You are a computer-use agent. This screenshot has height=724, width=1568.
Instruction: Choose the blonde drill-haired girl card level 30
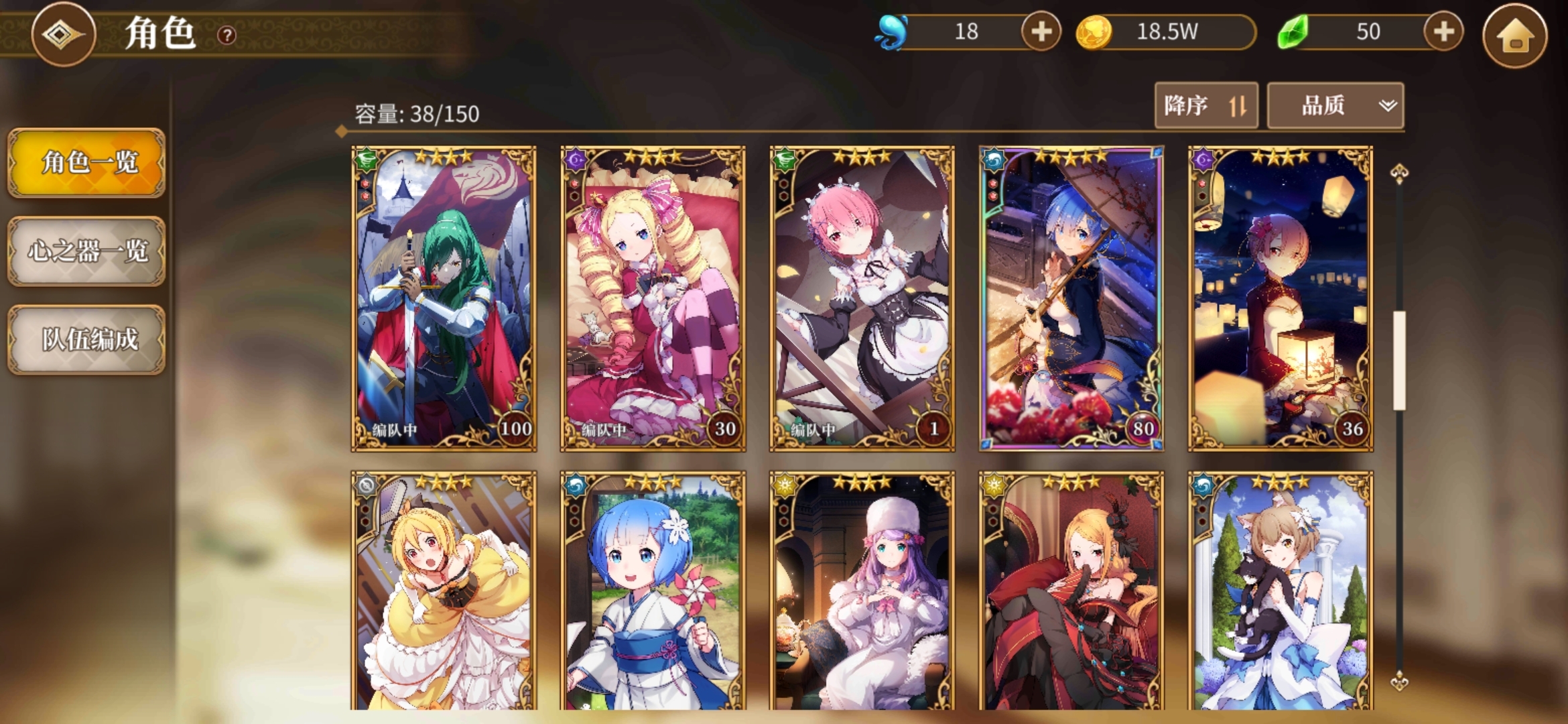point(653,298)
